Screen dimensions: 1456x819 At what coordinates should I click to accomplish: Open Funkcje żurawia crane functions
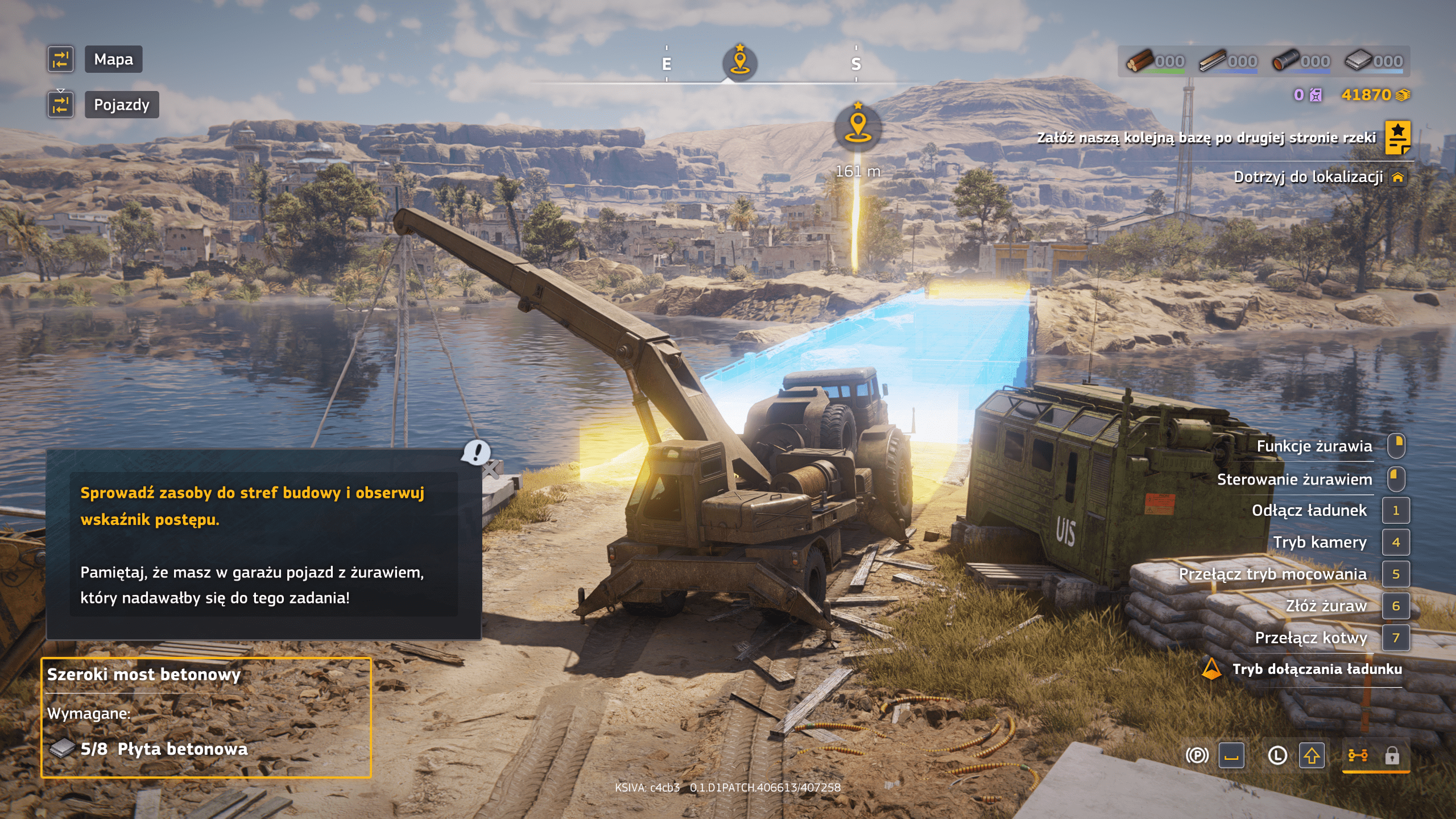(x=1314, y=446)
